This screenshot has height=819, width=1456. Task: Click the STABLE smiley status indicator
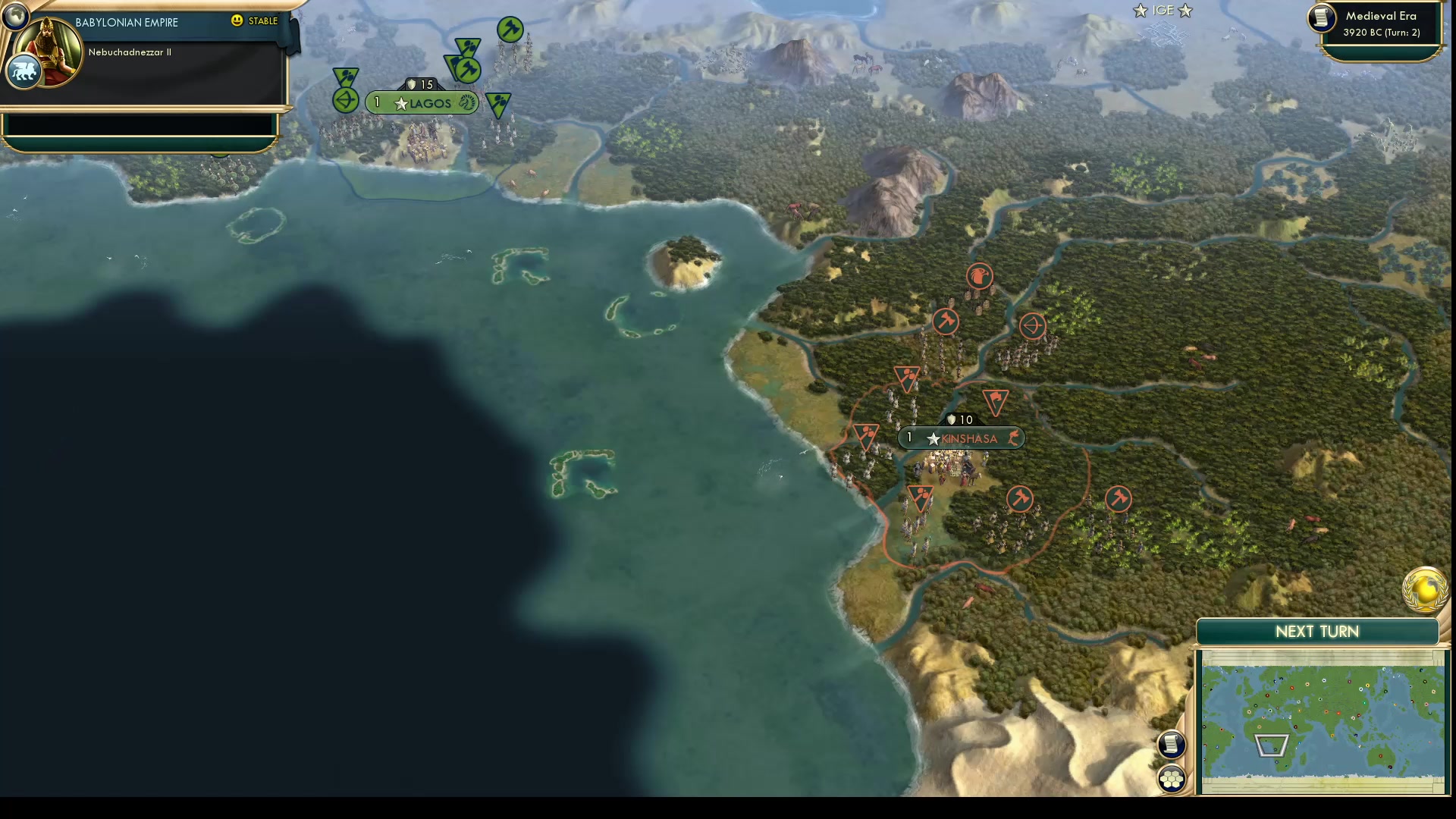tap(237, 21)
